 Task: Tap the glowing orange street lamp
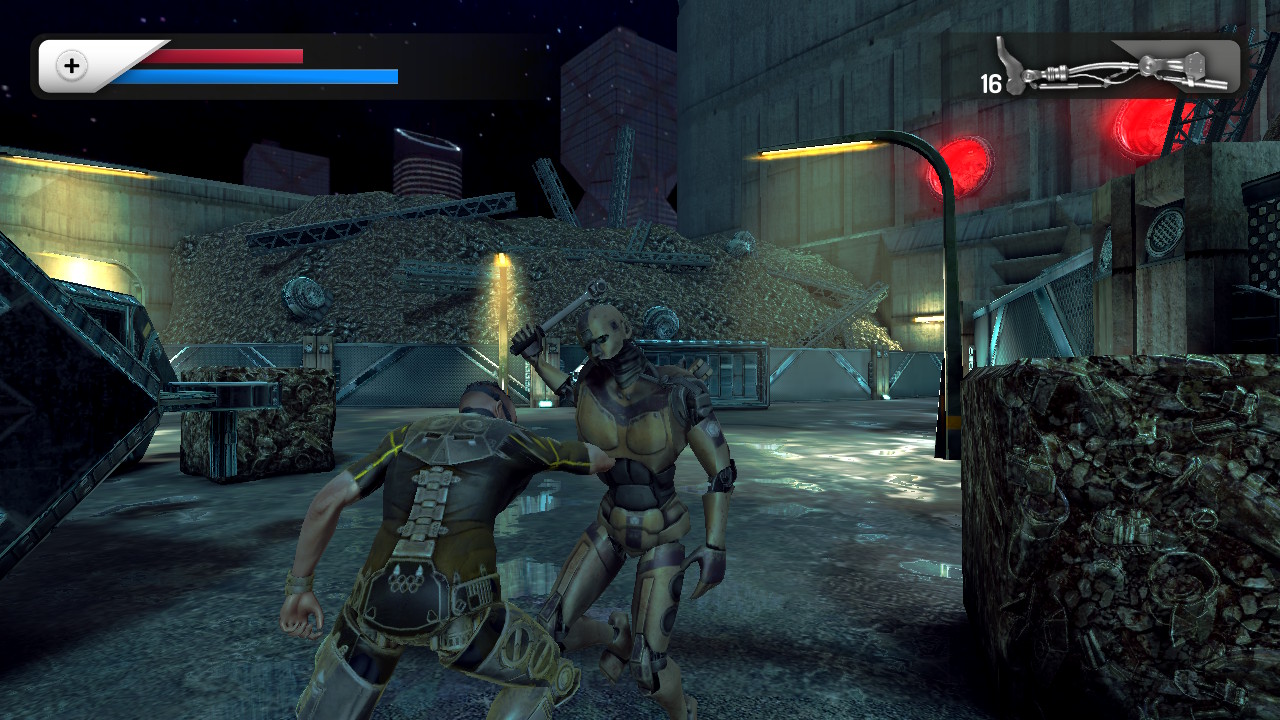coord(820,147)
